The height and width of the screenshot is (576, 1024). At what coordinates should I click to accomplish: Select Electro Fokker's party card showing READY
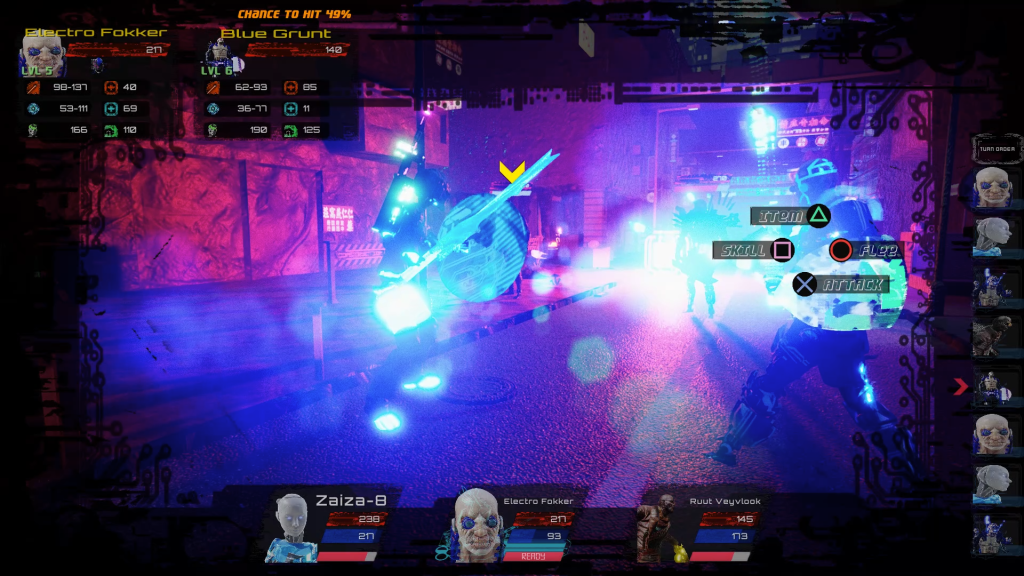click(512, 525)
